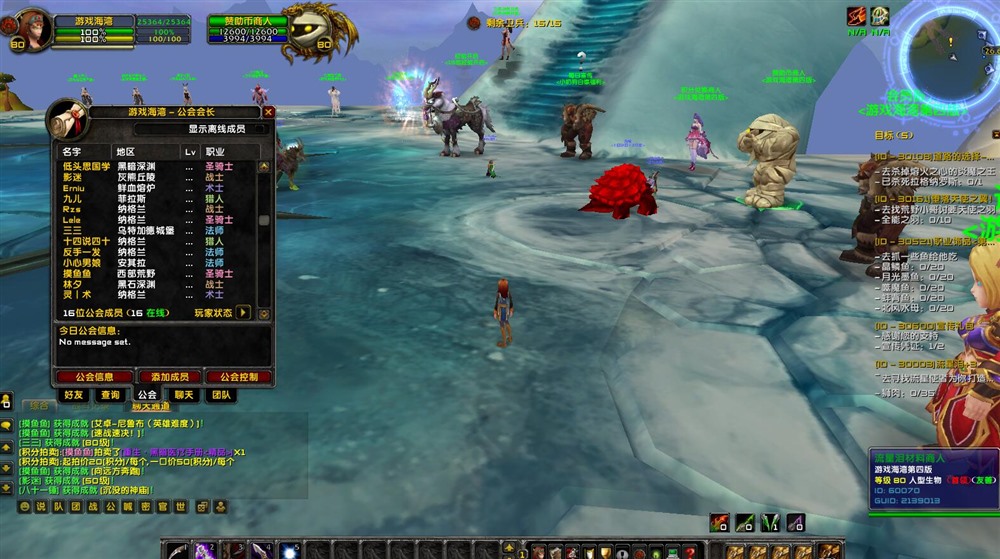Sort roster by 地区 zone column
The height and width of the screenshot is (559, 1000).
pos(127,151)
